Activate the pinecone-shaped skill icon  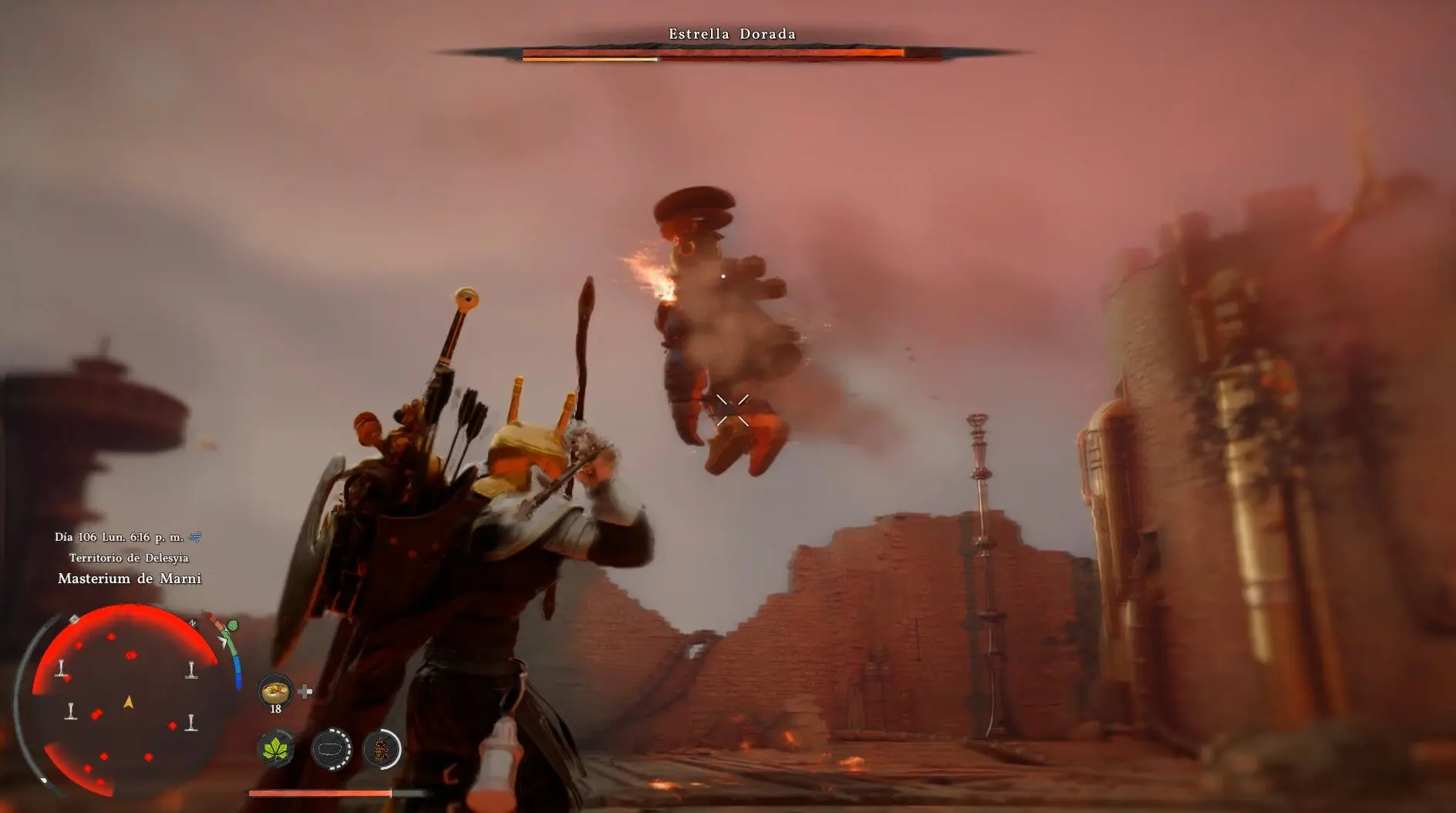382,748
